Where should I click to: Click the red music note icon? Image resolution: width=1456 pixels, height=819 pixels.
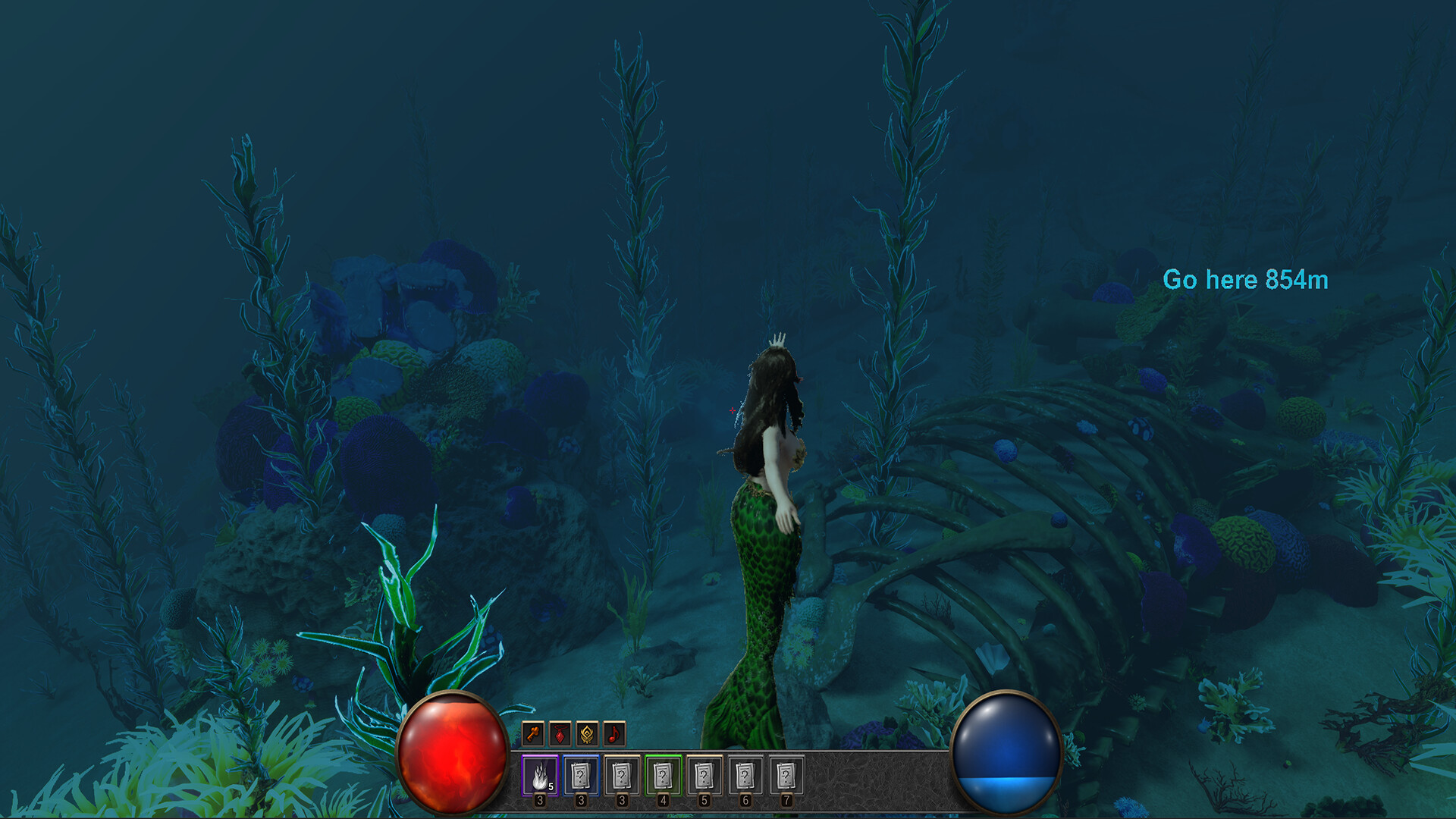click(613, 734)
